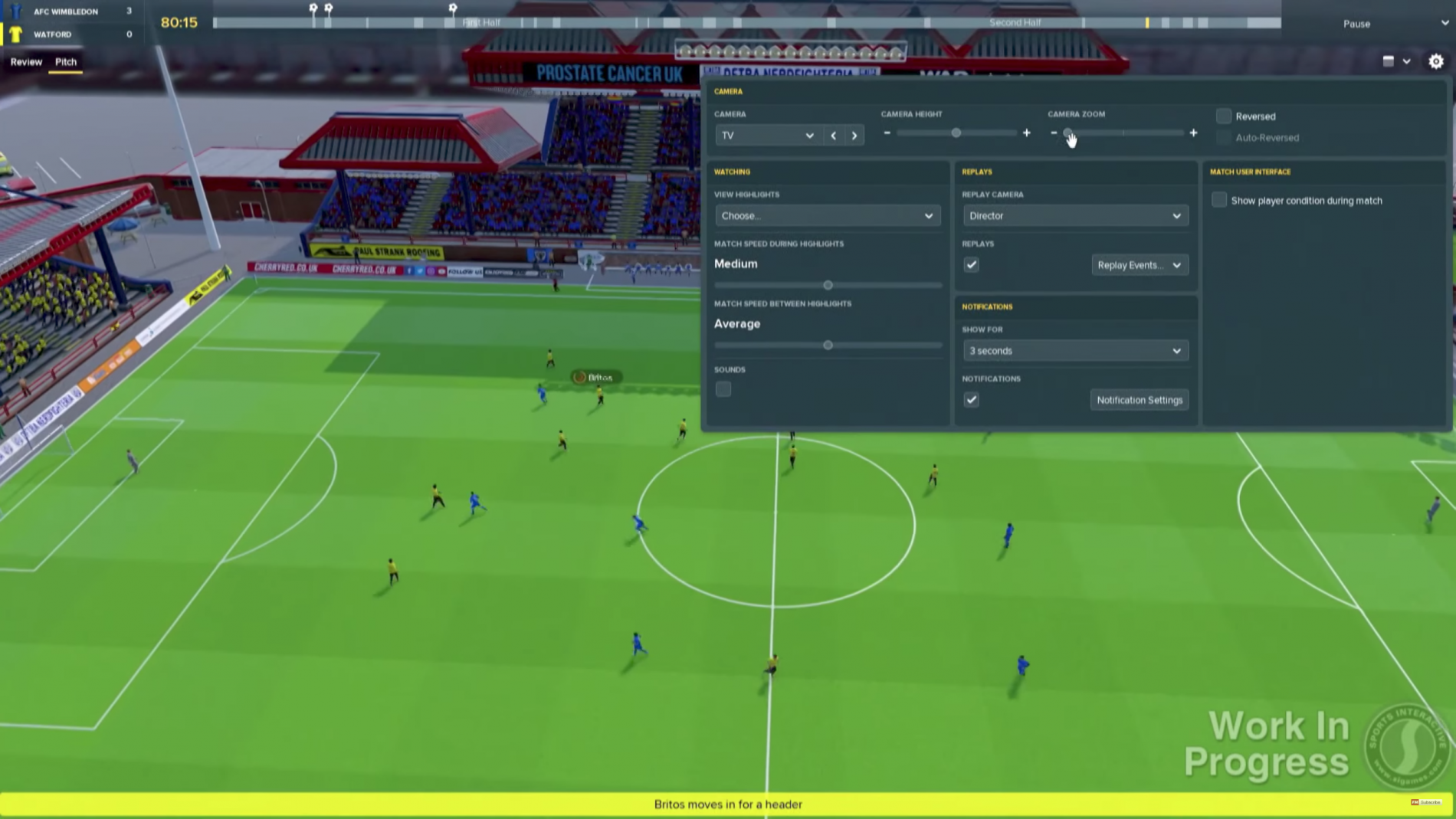The width and height of the screenshot is (1456, 819).
Task: Click the Pause control
Action: coord(1356,24)
